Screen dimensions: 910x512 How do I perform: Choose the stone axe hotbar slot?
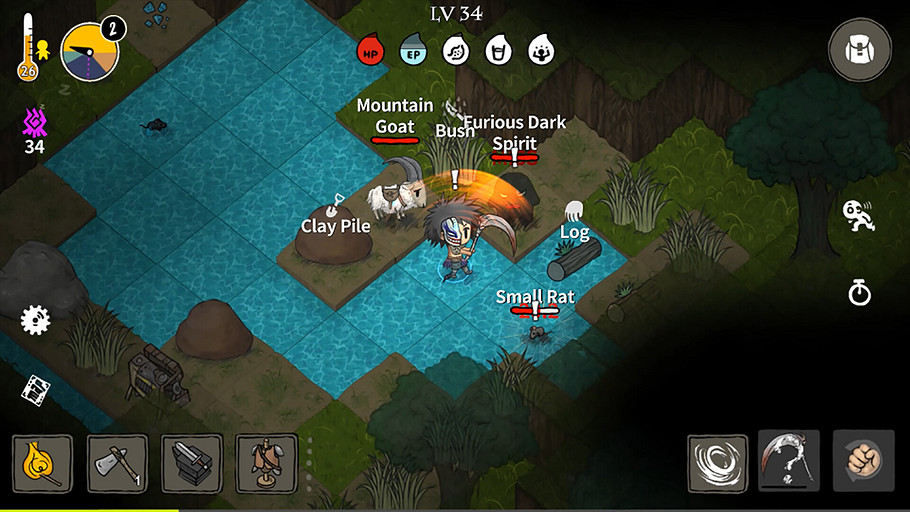tap(118, 463)
